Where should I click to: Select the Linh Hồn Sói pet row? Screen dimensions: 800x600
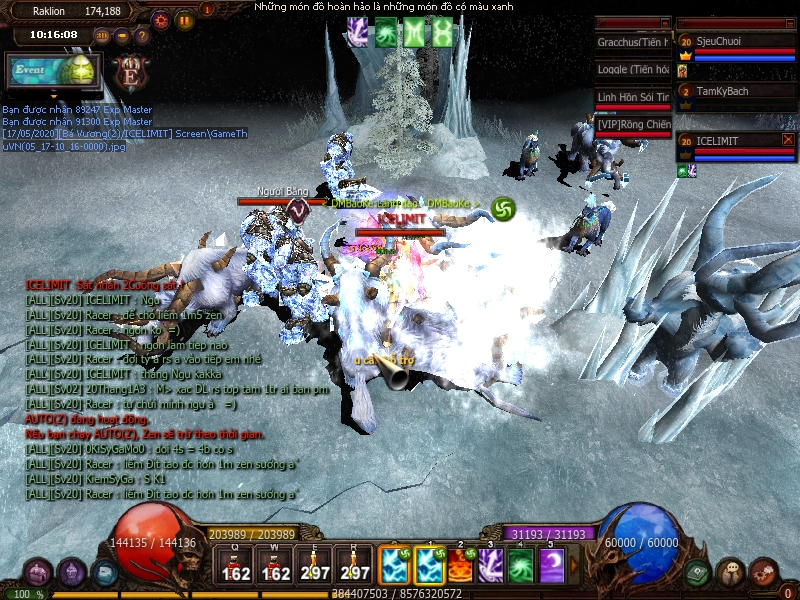click(634, 97)
